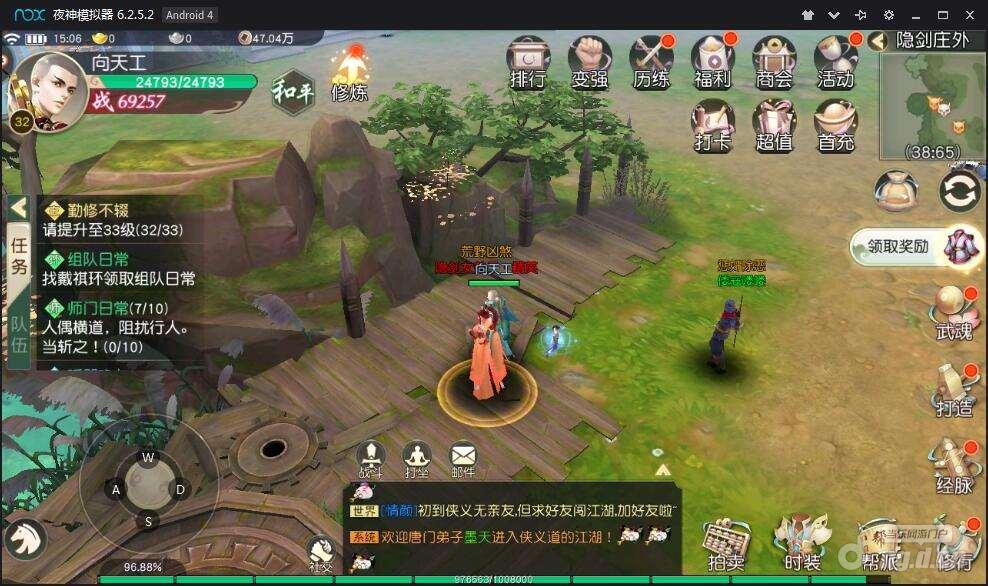Open the 武魂 martial soul menu
The image size is (988, 586).
pos(954,311)
